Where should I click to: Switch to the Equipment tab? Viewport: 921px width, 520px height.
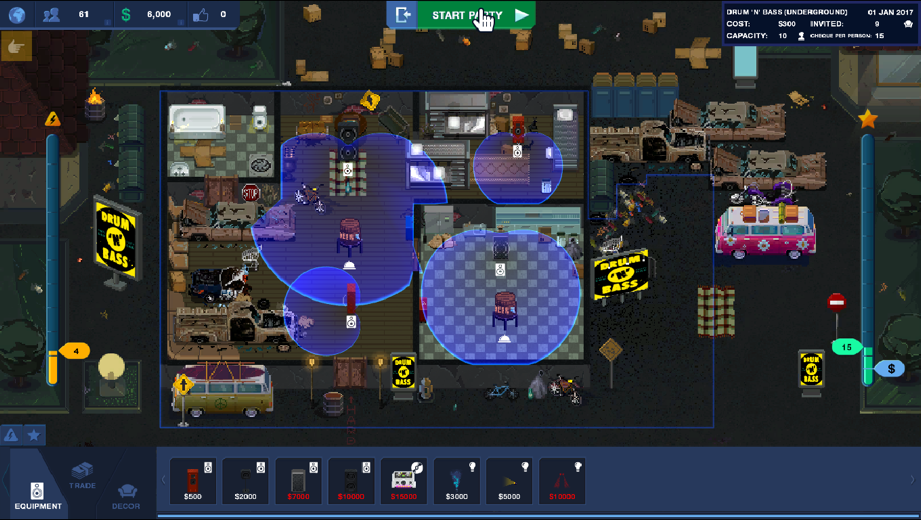(x=37, y=492)
